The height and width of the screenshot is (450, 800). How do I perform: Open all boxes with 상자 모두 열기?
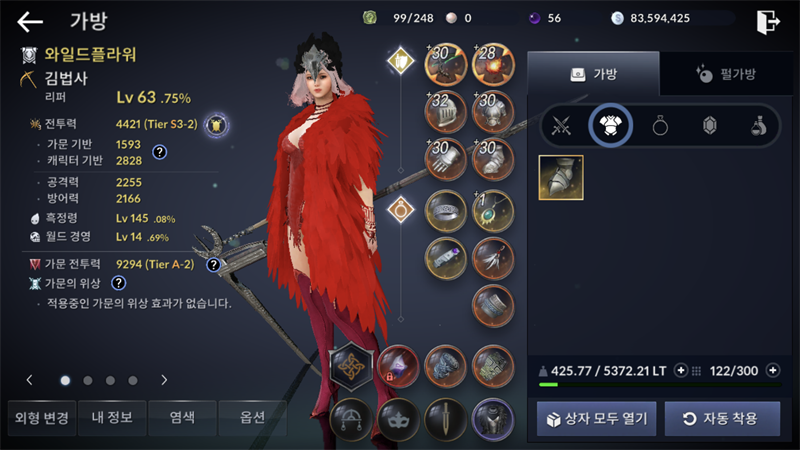coord(596,417)
